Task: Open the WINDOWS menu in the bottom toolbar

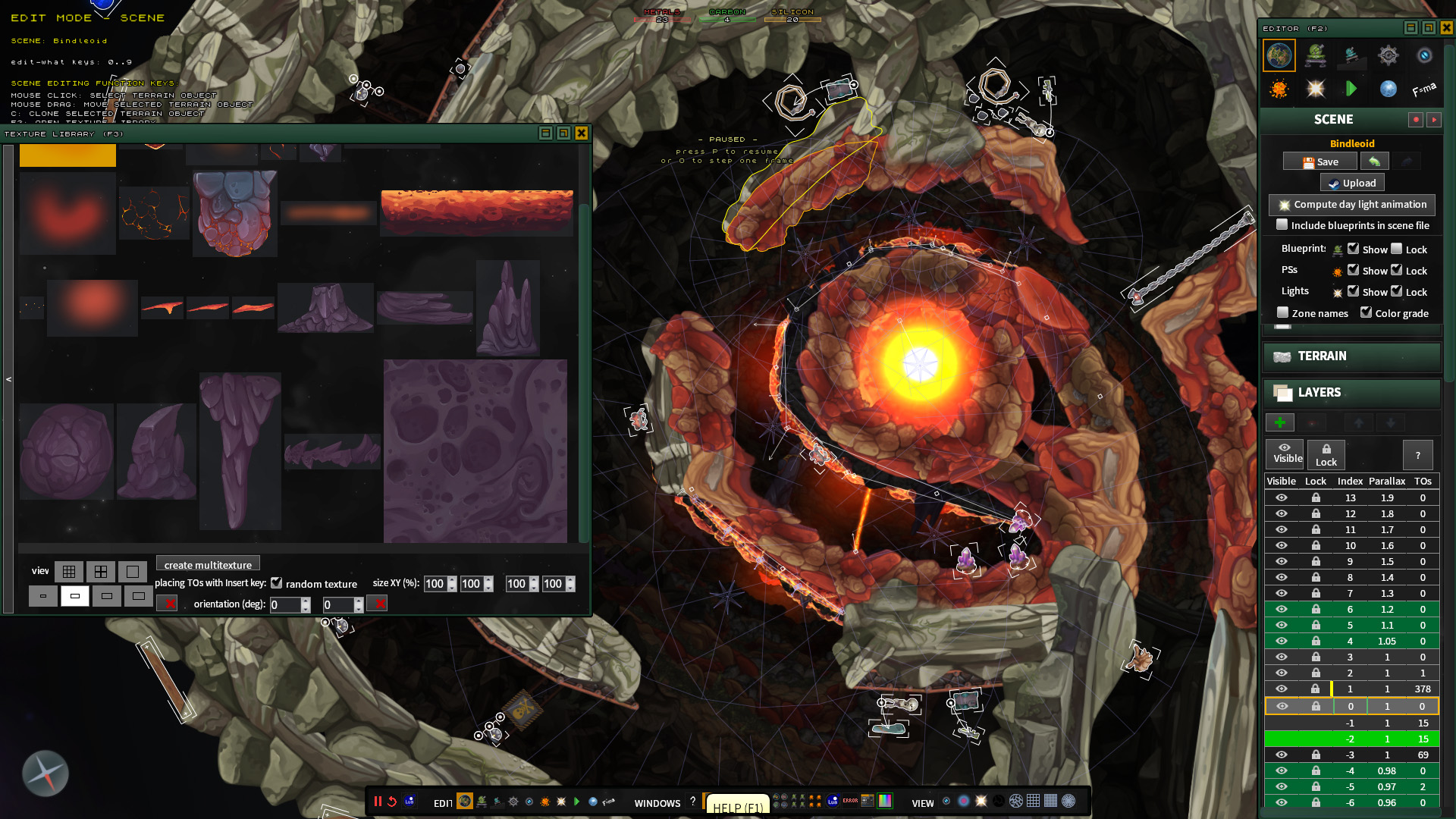Action: [657, 804]
